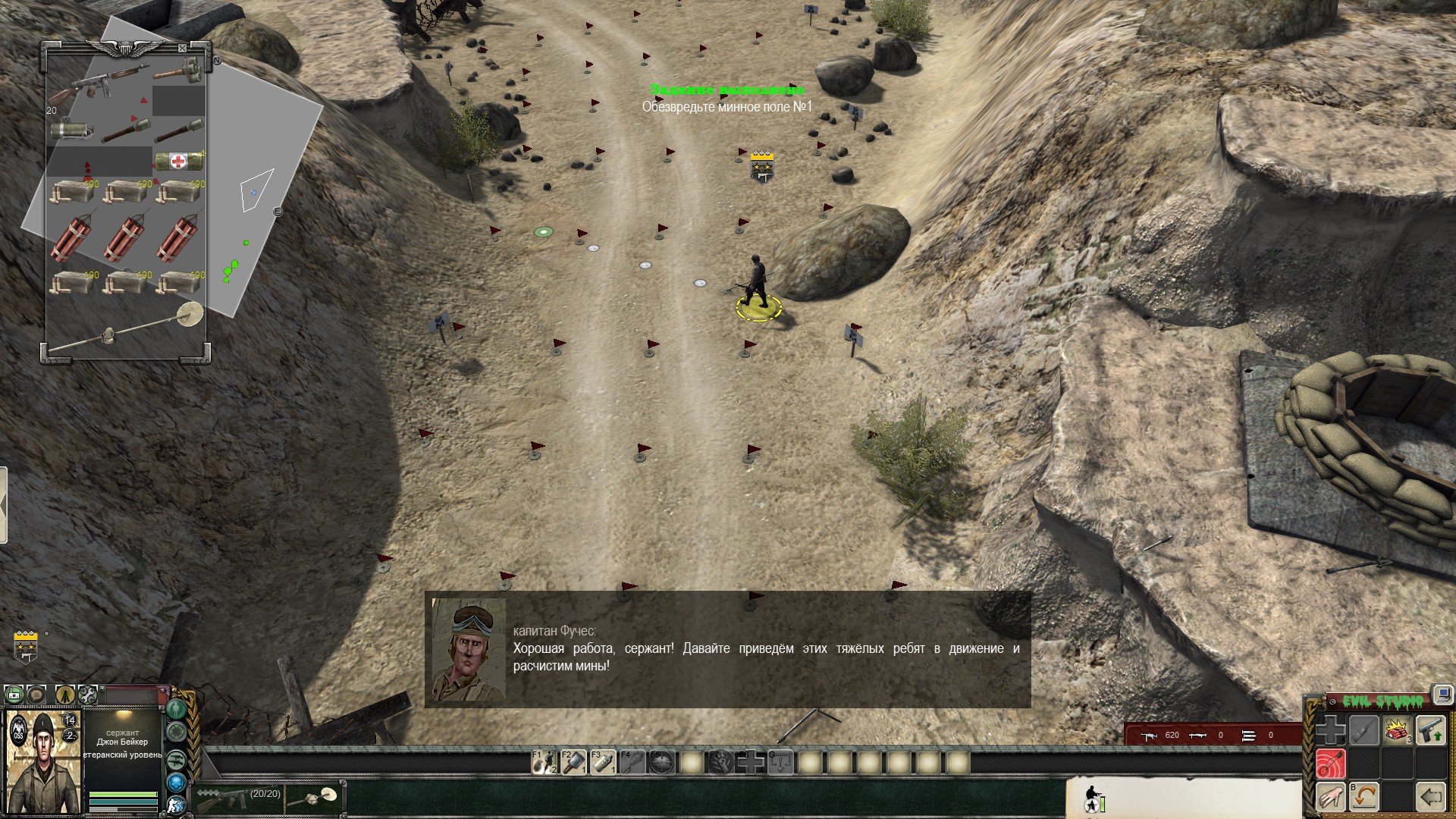Select the smoke grenade canister in inventory
Image resolution: width=1456 pixels, height=819 pixels.
[72, 130]
